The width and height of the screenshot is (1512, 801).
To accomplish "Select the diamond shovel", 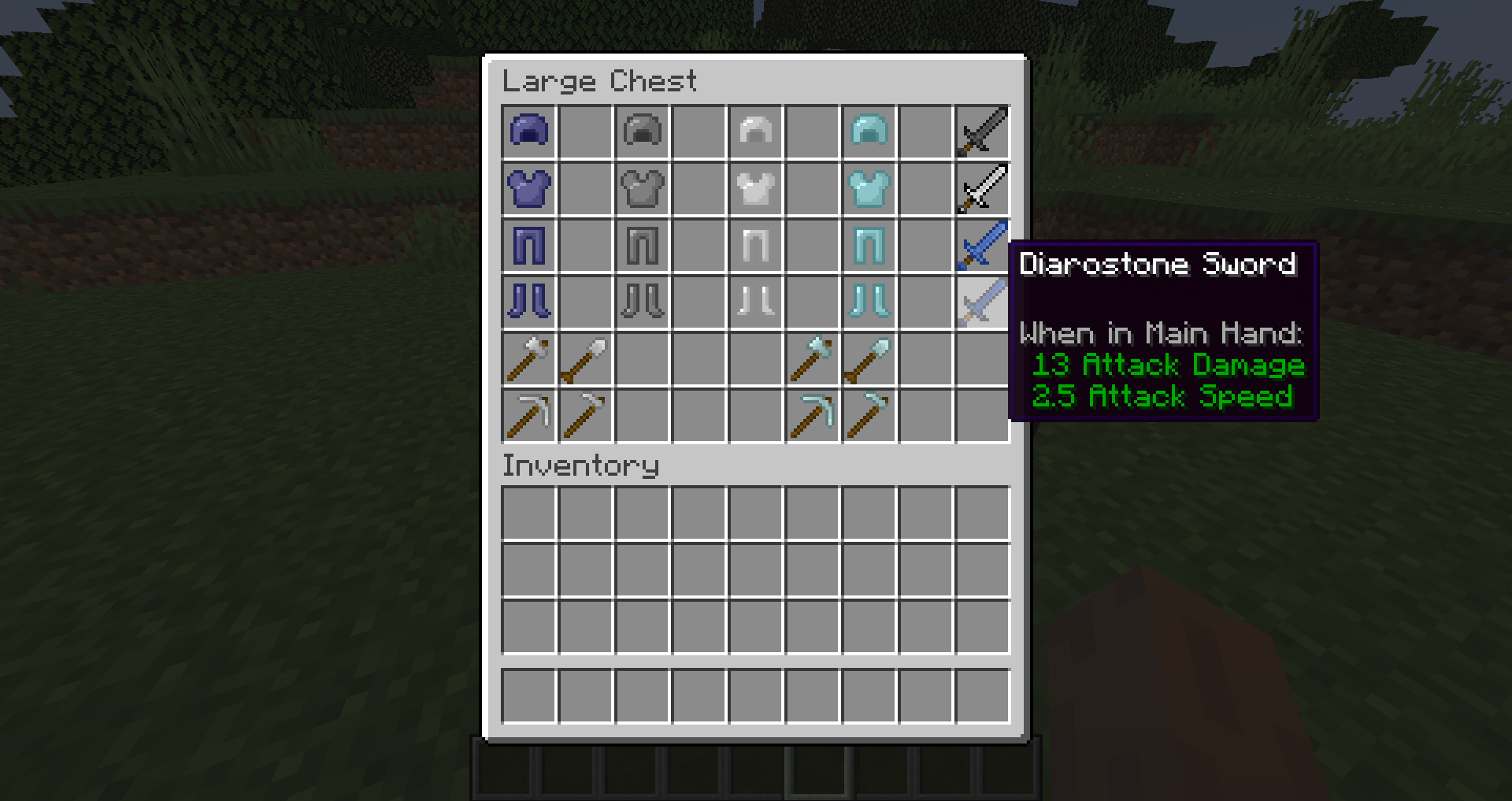I will (869, 358).
